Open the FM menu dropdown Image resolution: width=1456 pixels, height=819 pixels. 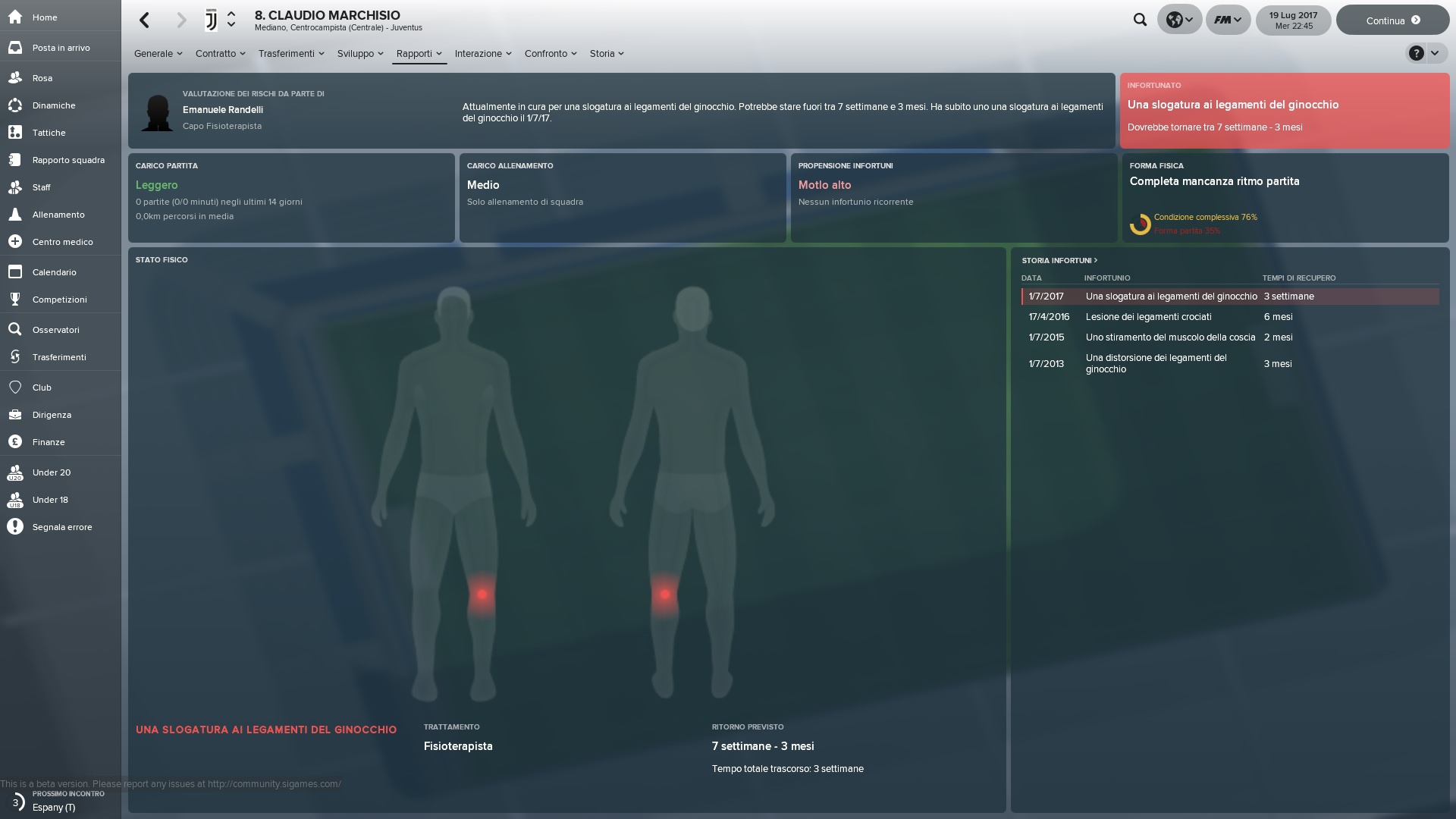point(1228,20)
